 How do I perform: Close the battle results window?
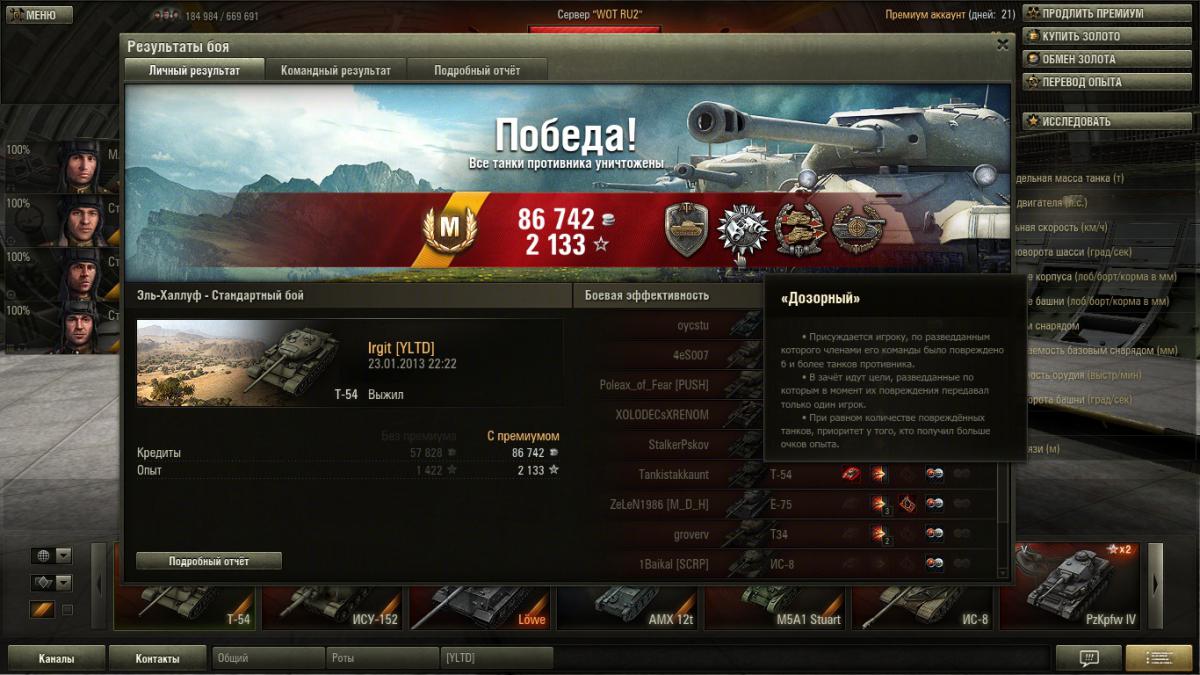[x=1002, y=44]
